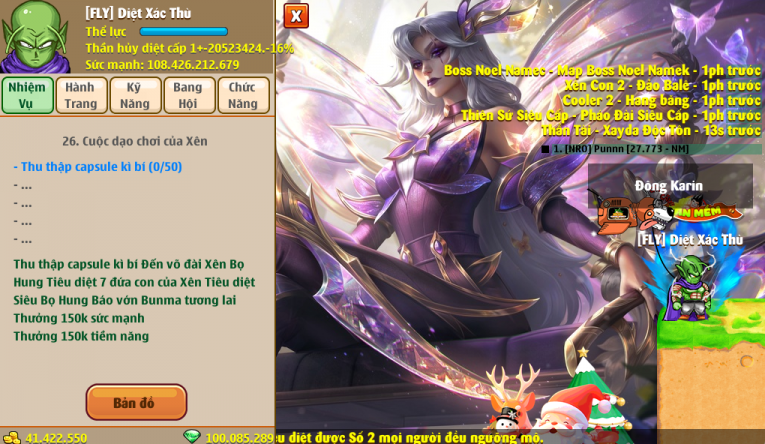Screen dimensions: 765x444
Task: Switch to the Chức Năng tab
Action: pos(243,95)
